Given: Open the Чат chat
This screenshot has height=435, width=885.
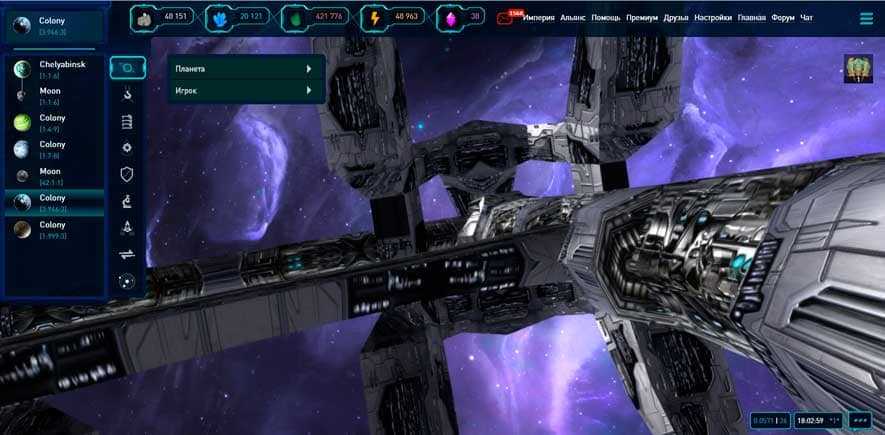Looking at the screenshot, I should tap(807, 18).
